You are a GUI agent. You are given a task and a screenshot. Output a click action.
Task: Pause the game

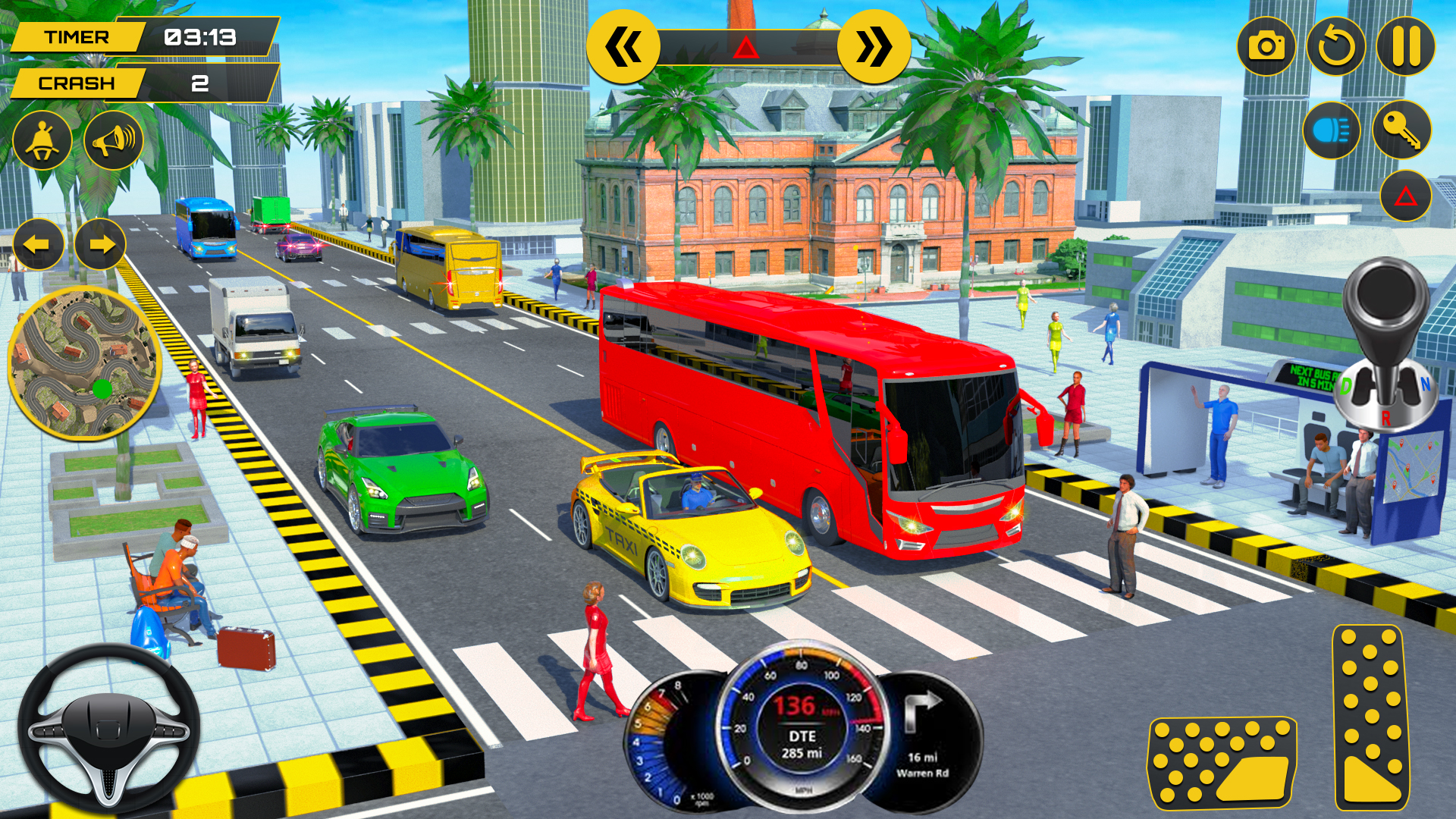(x=1407, y=47)
